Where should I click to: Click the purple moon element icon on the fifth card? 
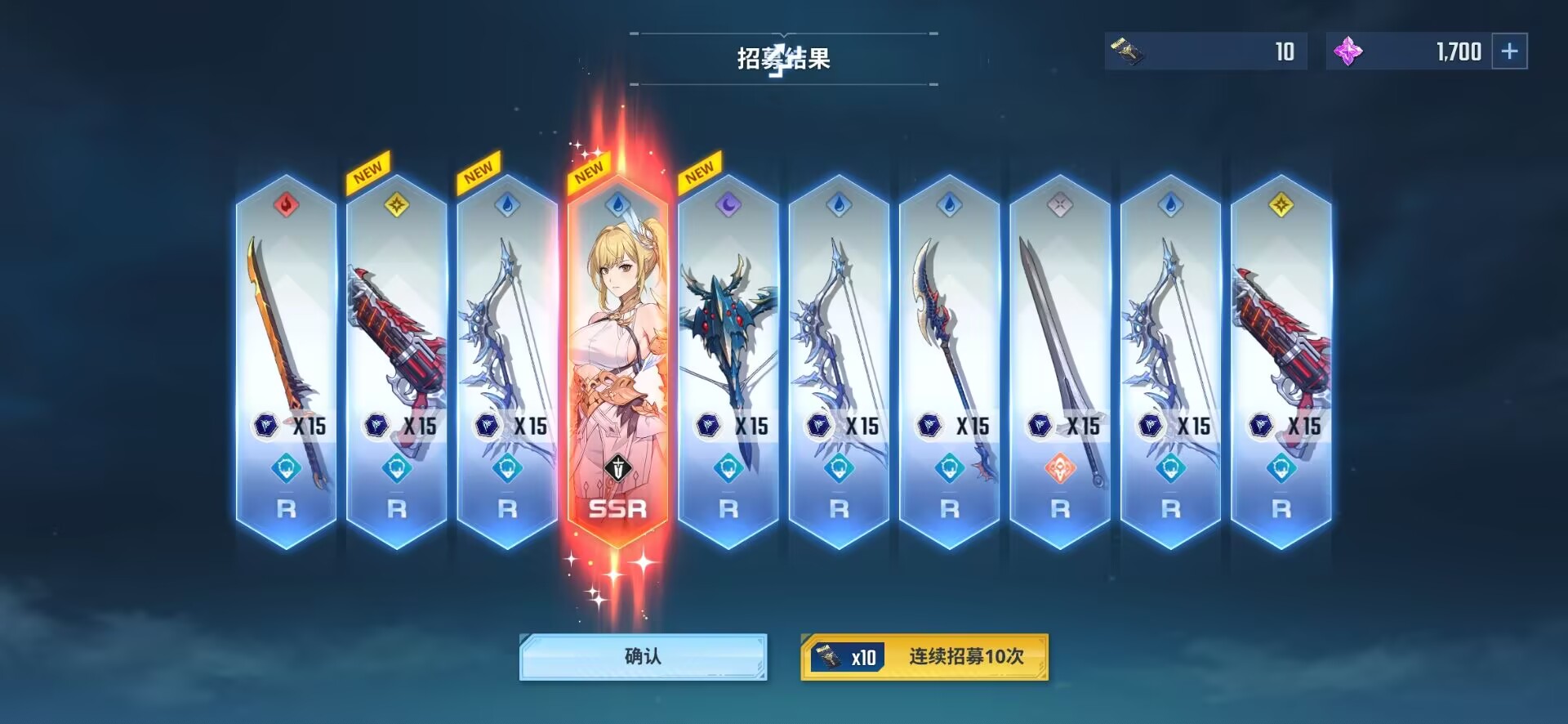point(728,206)
